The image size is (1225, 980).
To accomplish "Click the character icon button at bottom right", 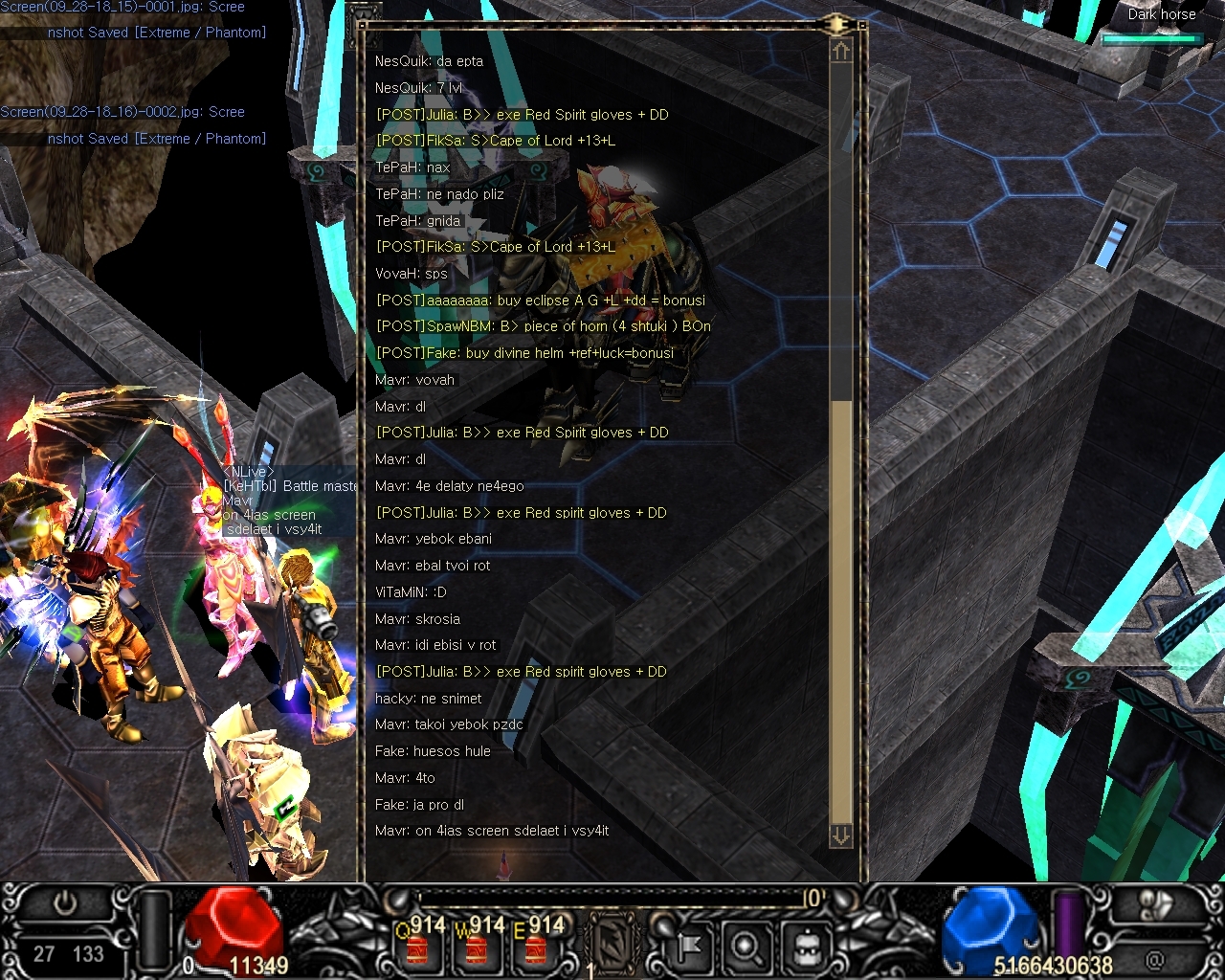I will [1156, 905].
